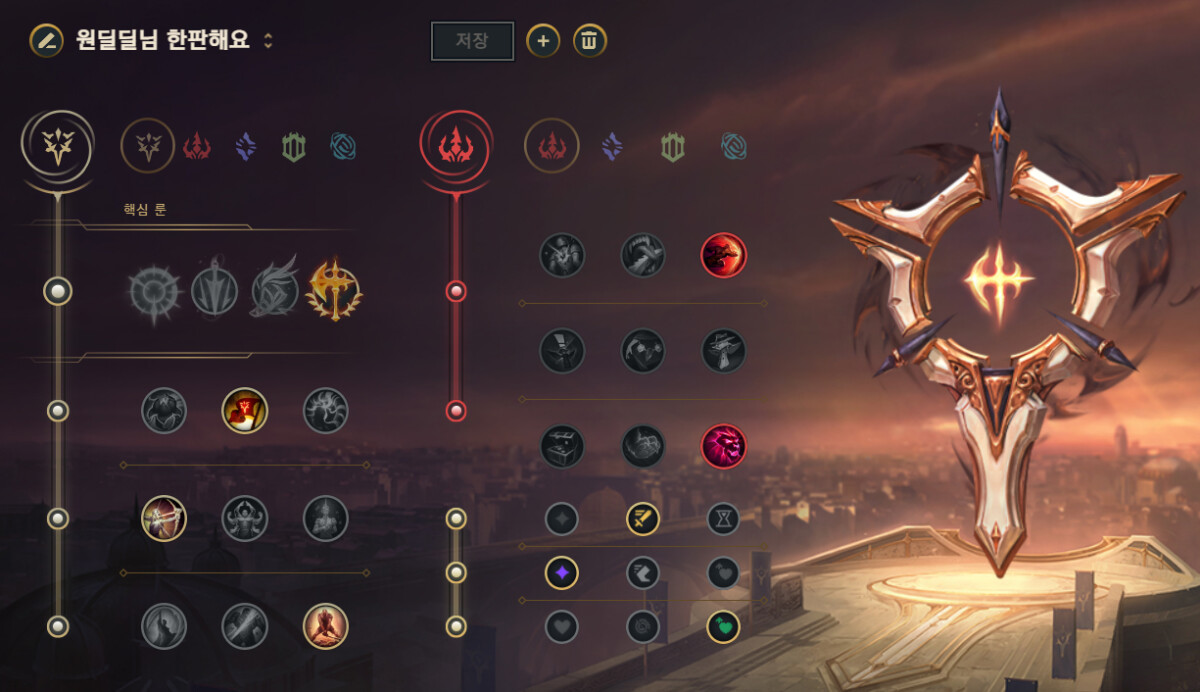1200x692 pixels.
Task: Add a new rune page with plus button
Action: point(543,41)
